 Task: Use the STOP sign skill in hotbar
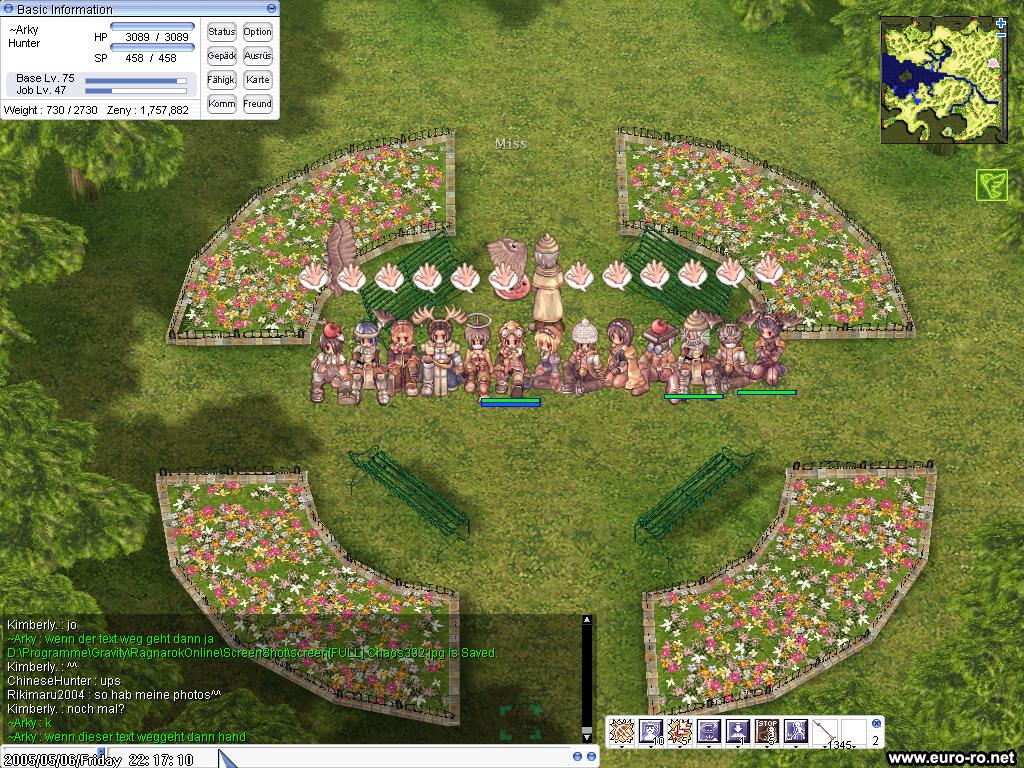(x=767, y=732)
